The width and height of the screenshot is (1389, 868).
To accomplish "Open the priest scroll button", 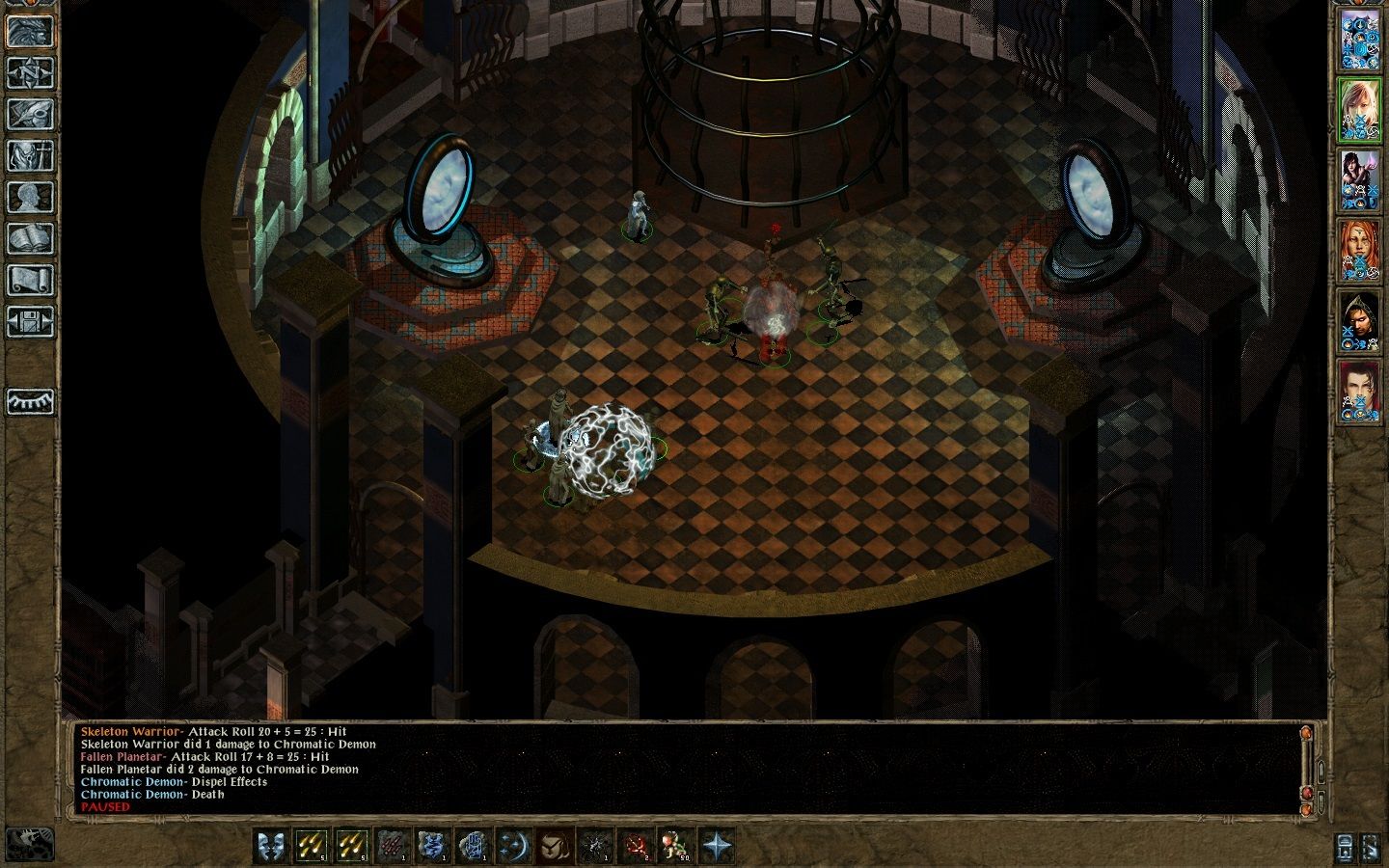I will [30, 280].
